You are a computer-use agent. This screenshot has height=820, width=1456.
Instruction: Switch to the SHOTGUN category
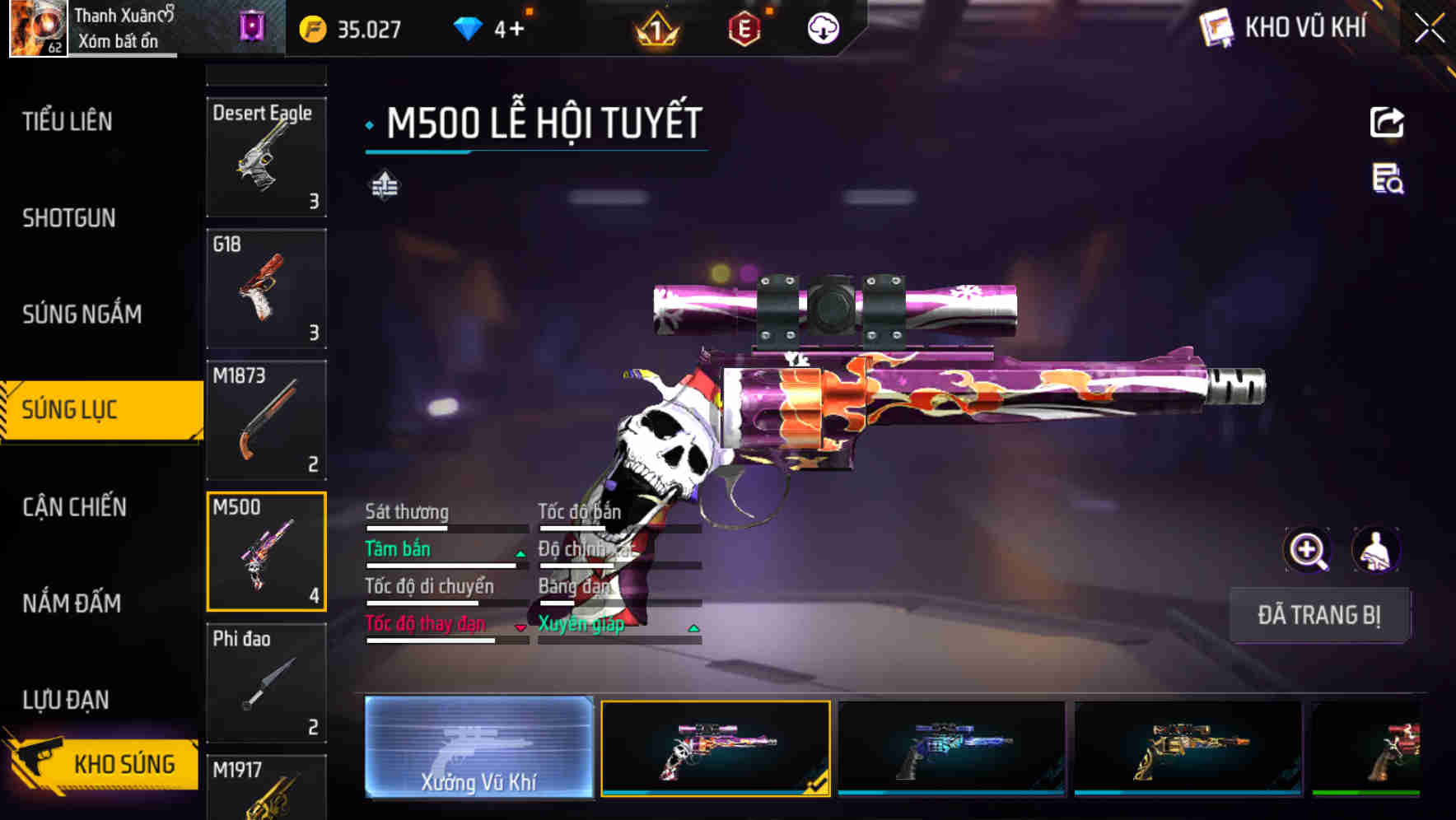(x=70, y=217)
